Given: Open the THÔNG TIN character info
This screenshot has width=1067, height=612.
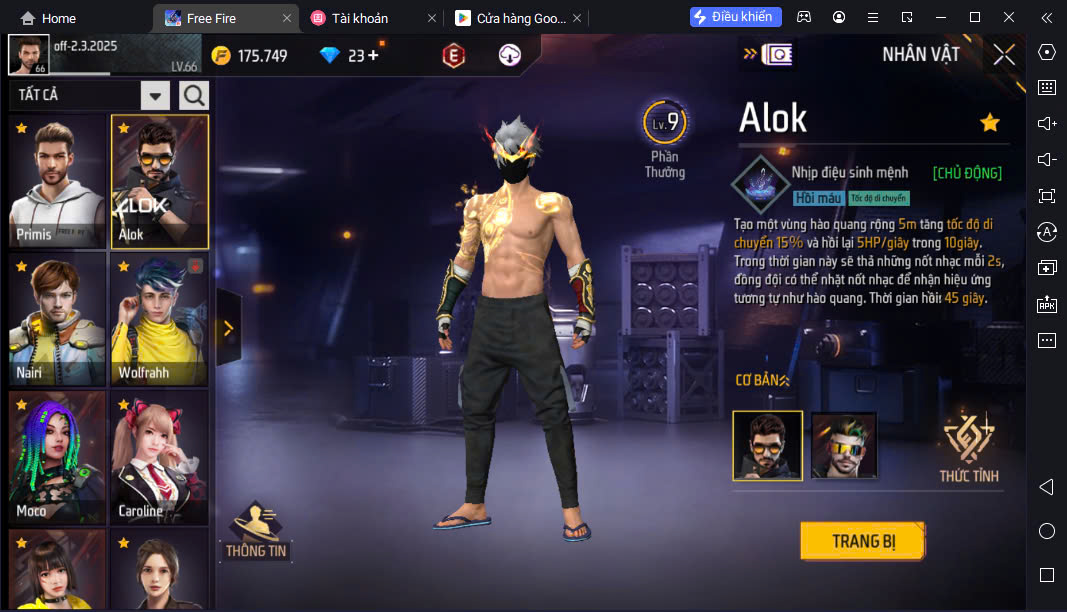Looking at the screenshot, I should point(257,530).
